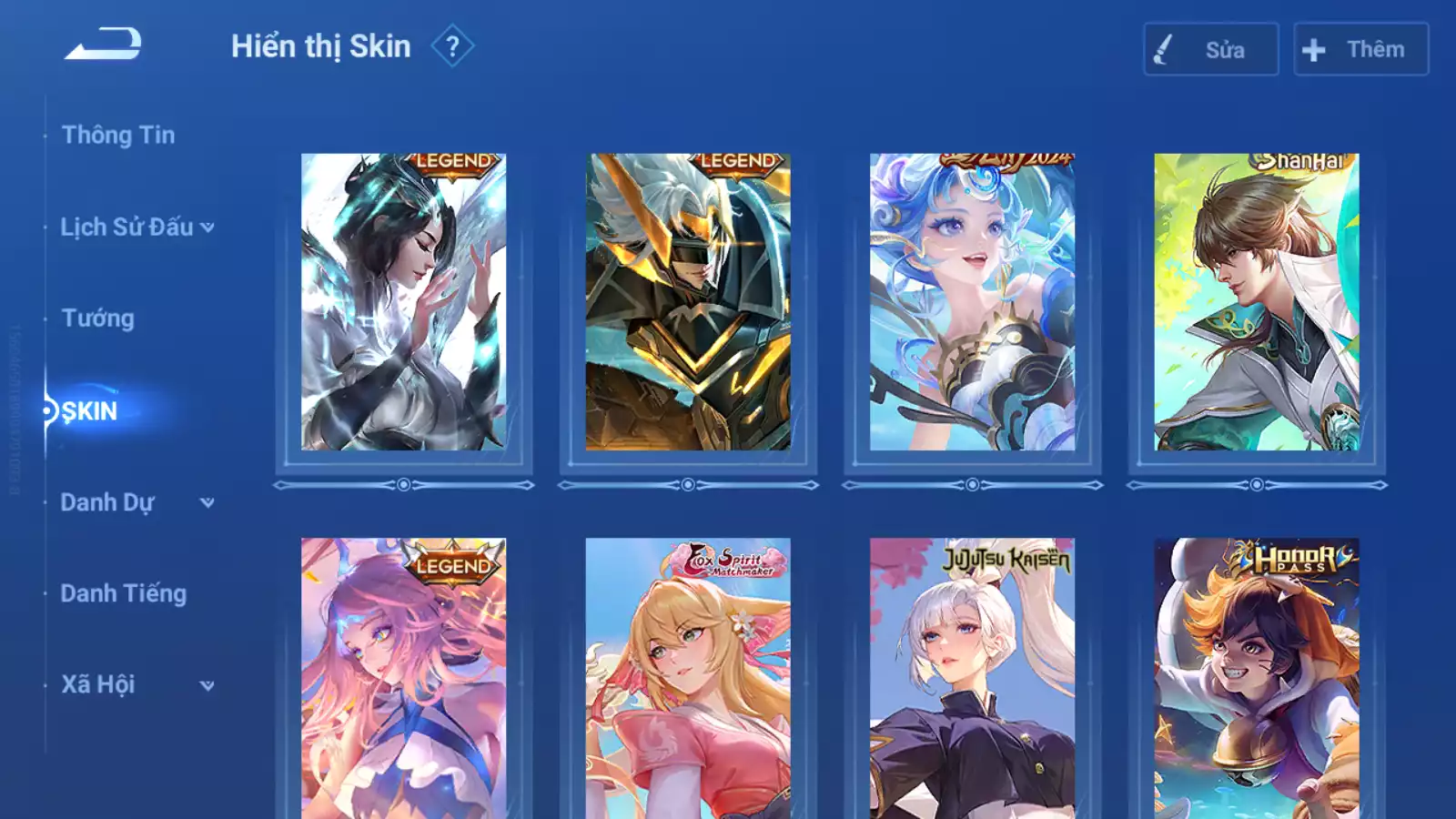Expand the Lịch Sử Đấu section
The image size is (1456, 819).
point(136,227)
